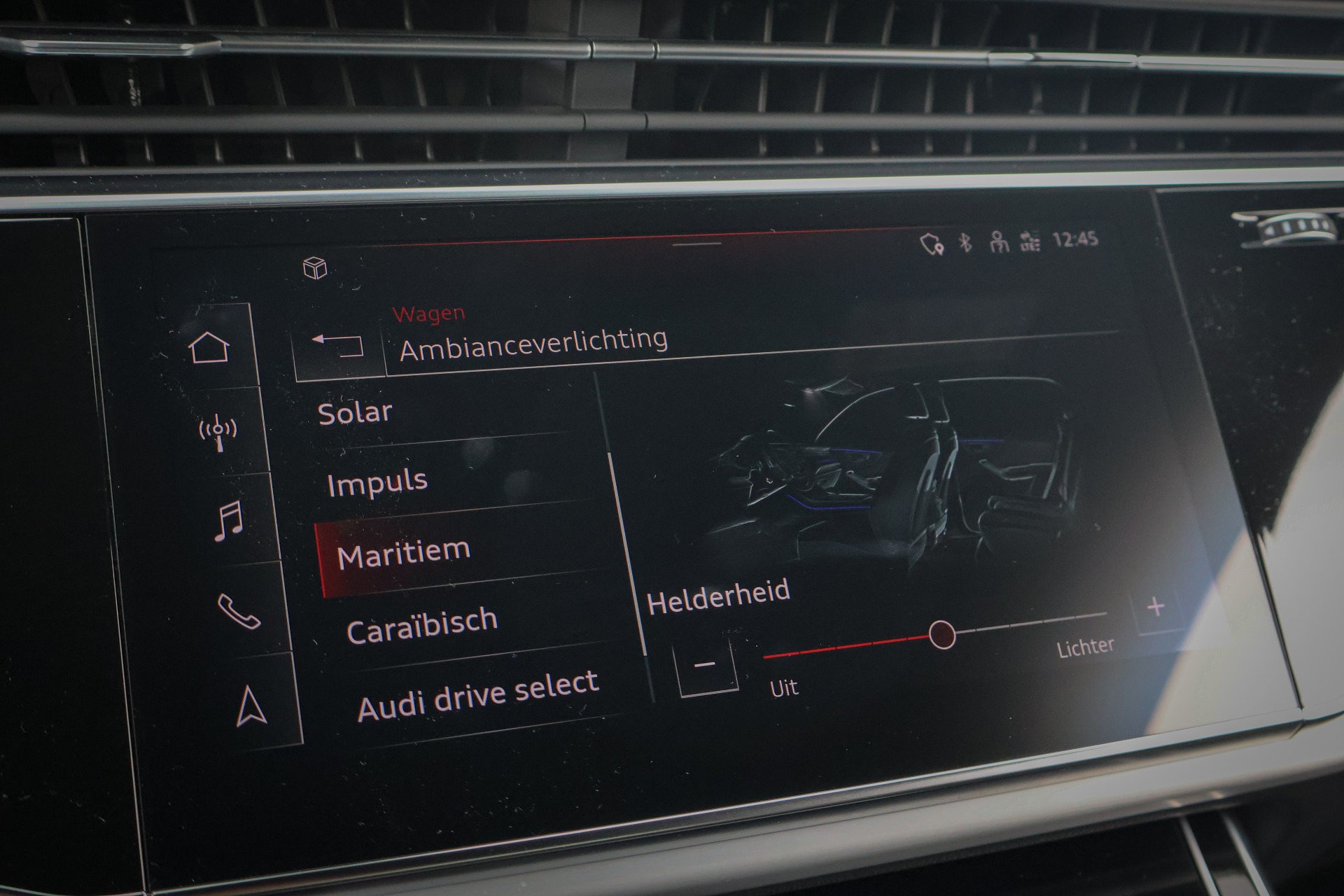
Task: Increase brightness with the plus button
Action: (x=1156, y=606)
